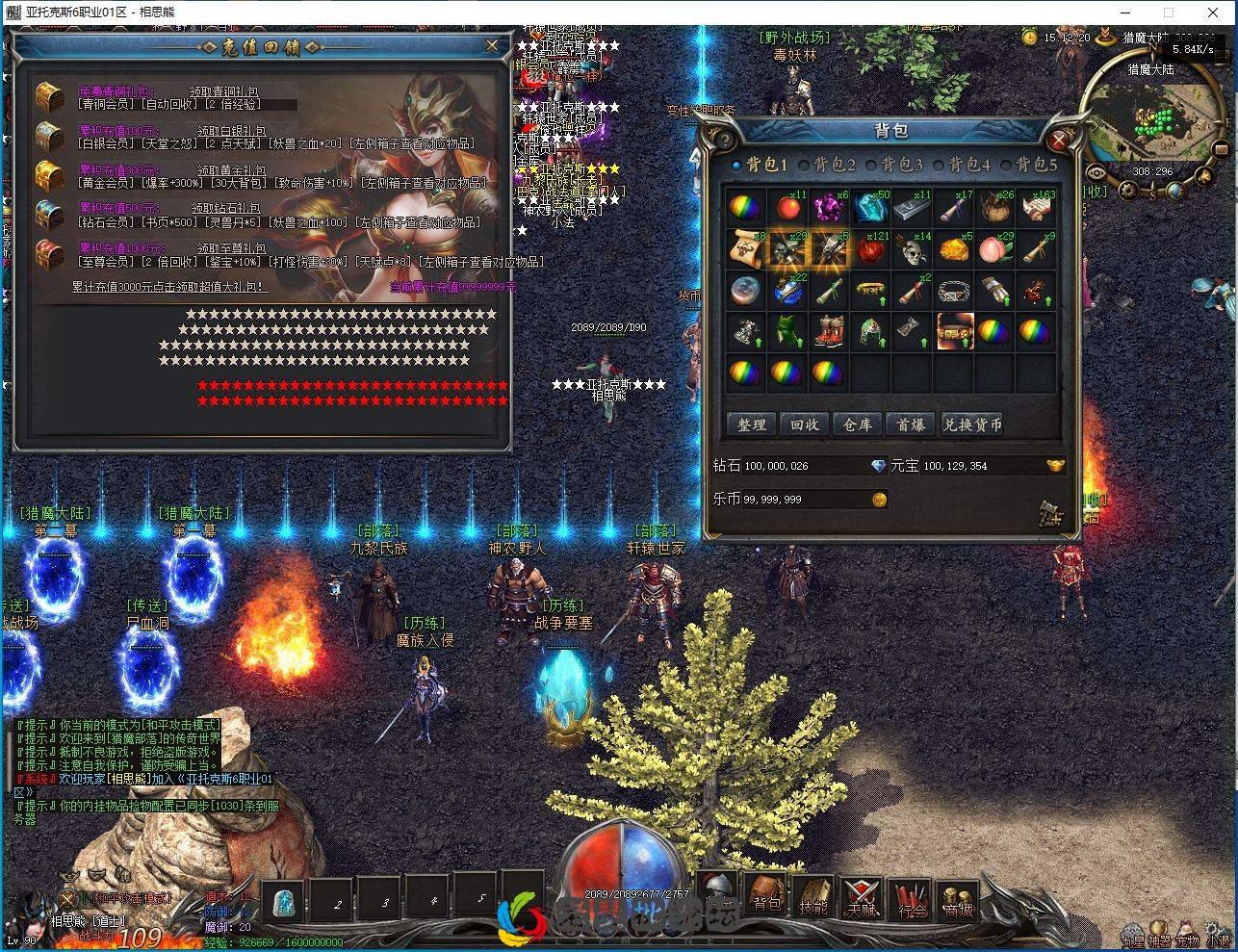Select the peach item in the bag

994,249
